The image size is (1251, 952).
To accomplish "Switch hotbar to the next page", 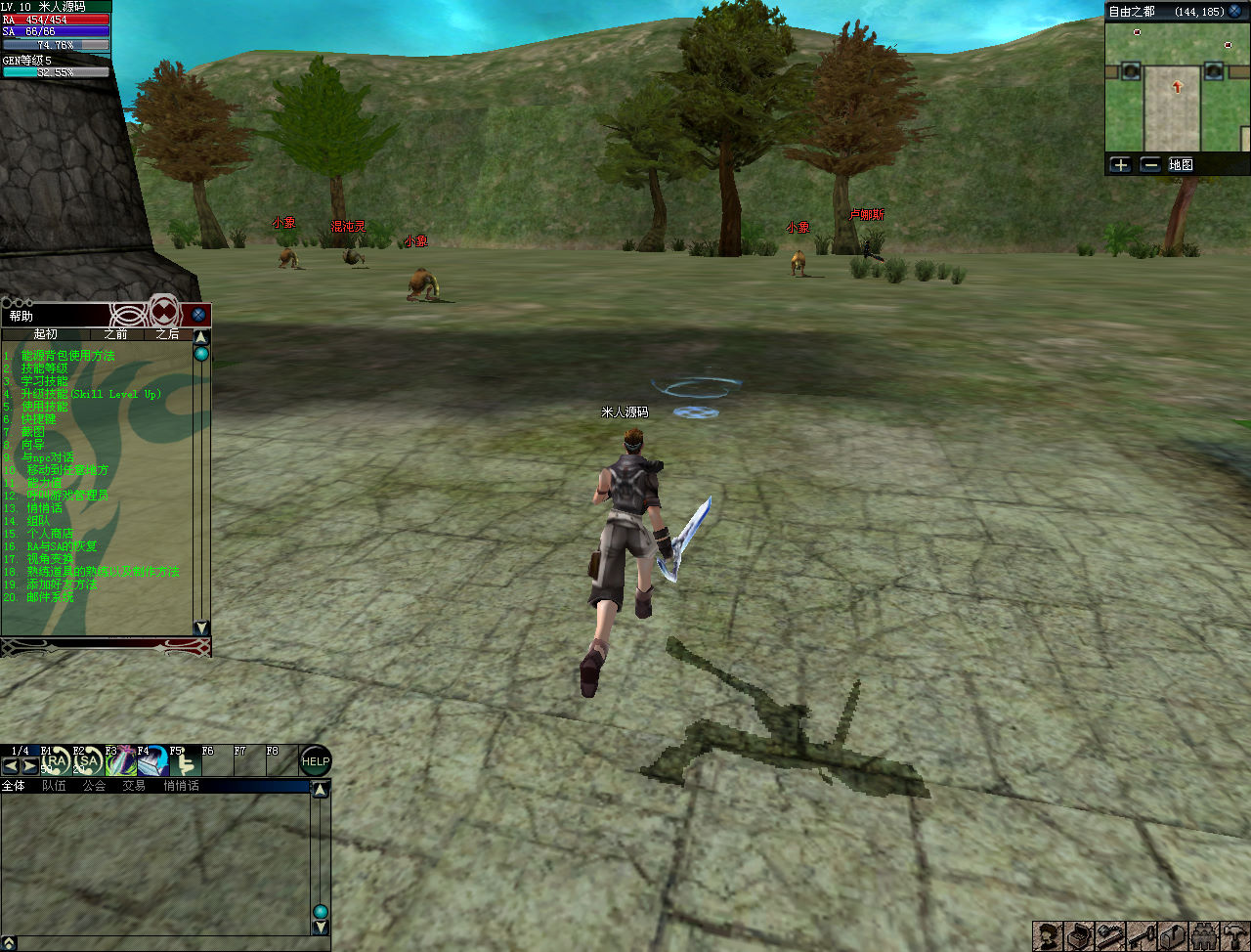I will (30, 766).
